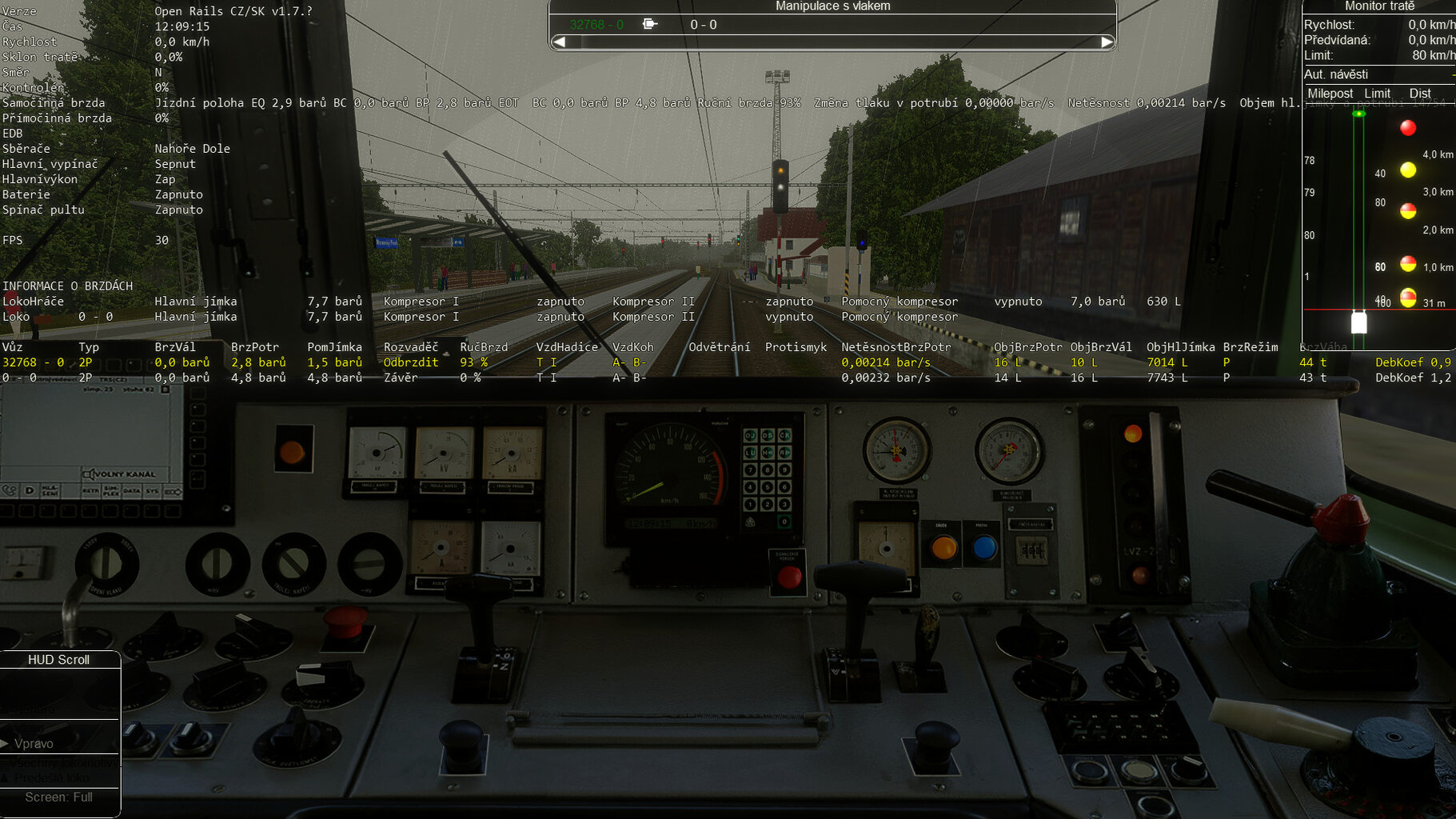Click the Monitor tratě window title
Viewport: 1456px width, 819px height.
(x=1379, y=6)
